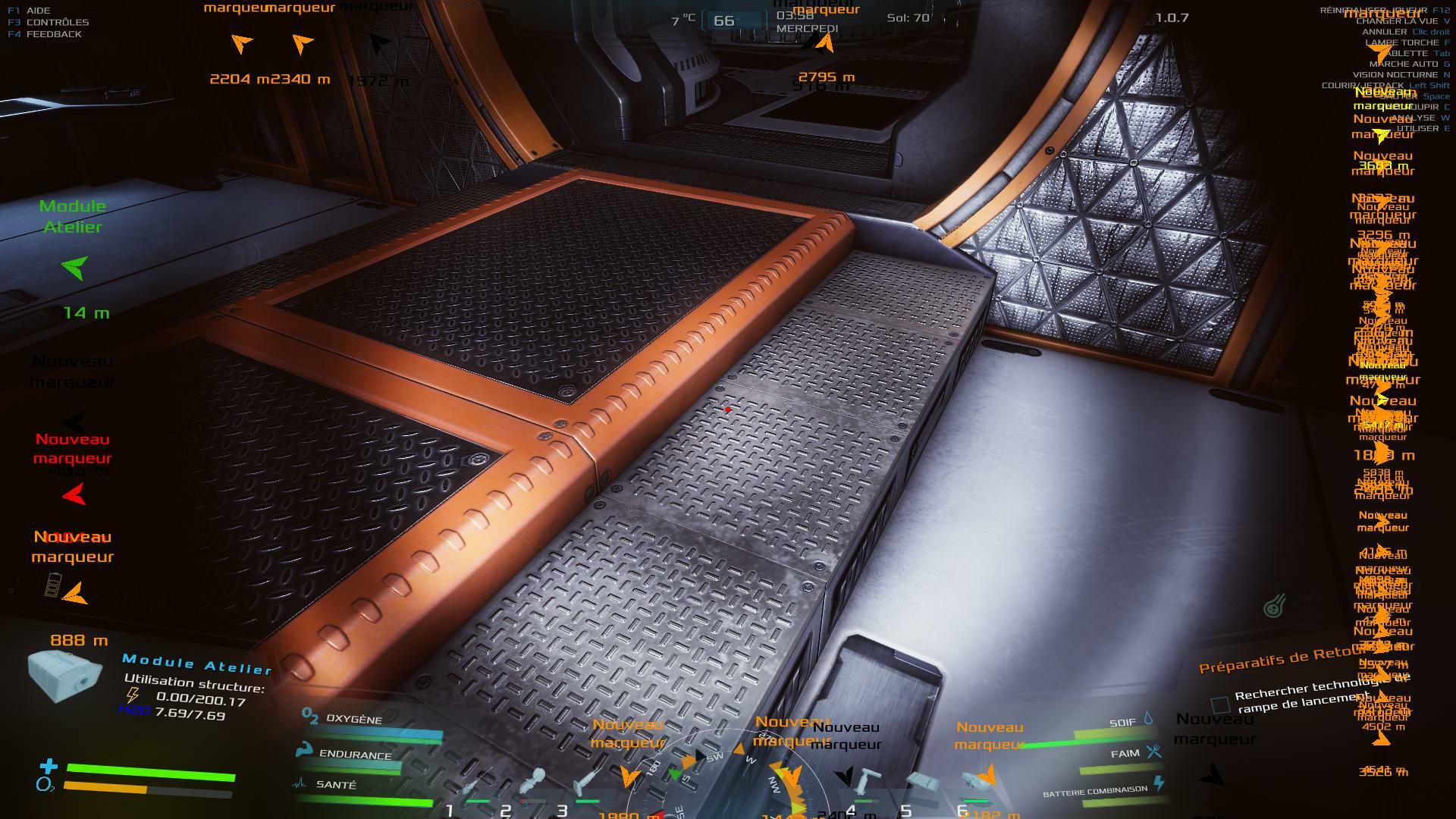Select the item in hotbar slot 6
Image resolution: width=1456 pixels, height=819 pixels.
(x=974, y=781)
